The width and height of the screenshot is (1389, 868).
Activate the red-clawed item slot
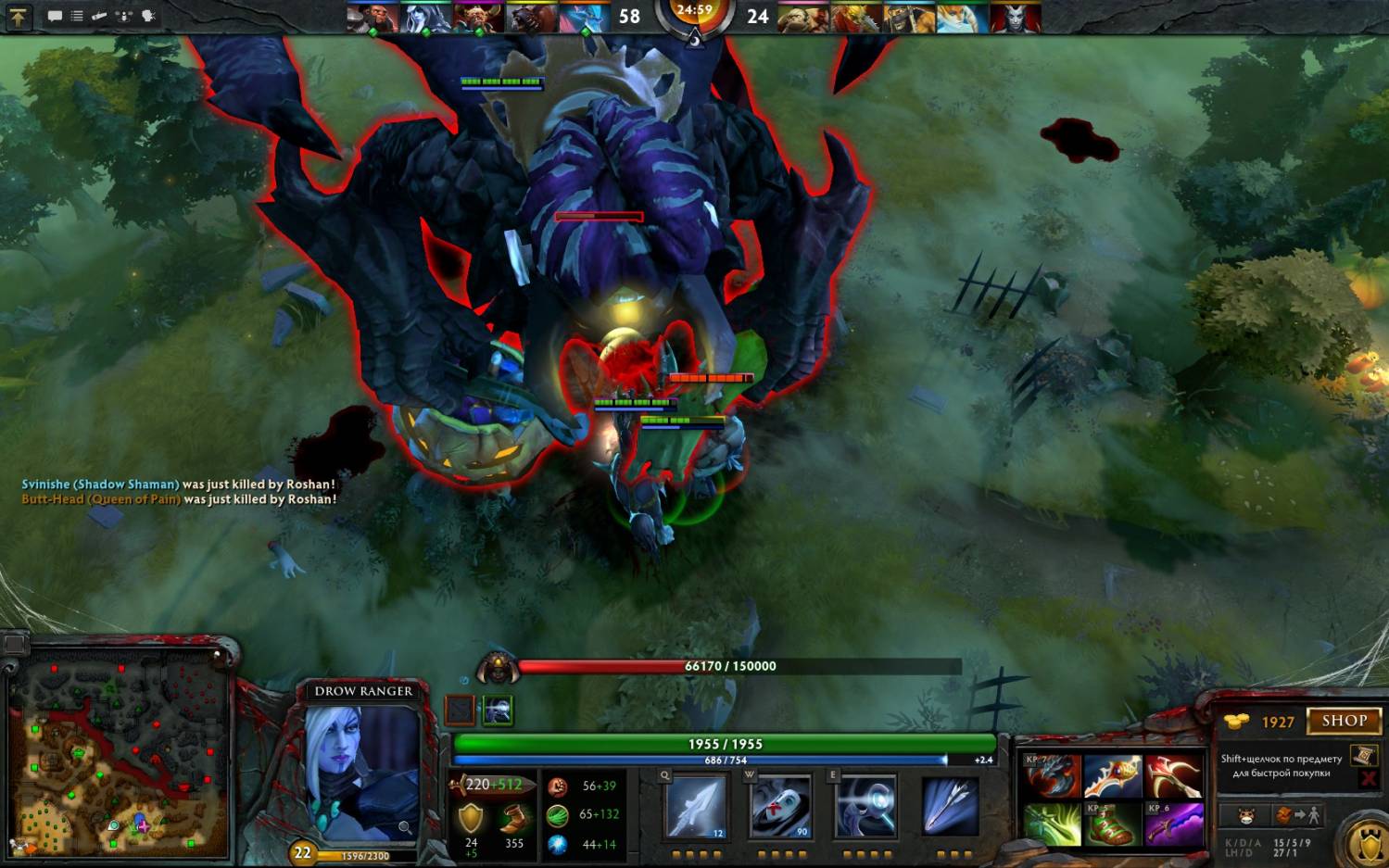[1052, 776]
